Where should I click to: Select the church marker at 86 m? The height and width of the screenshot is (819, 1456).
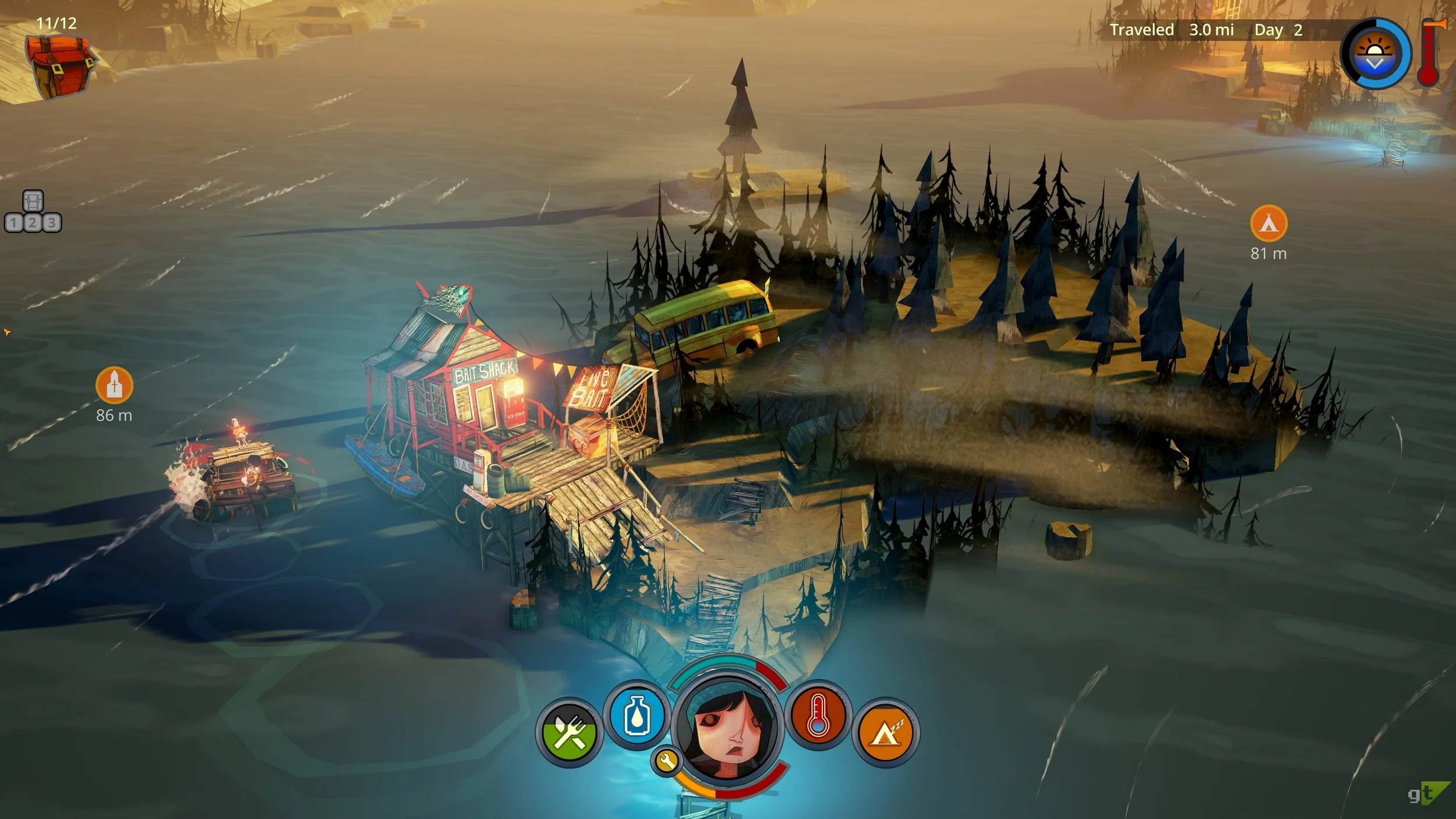pyautogui.click(x=114, y=385)
